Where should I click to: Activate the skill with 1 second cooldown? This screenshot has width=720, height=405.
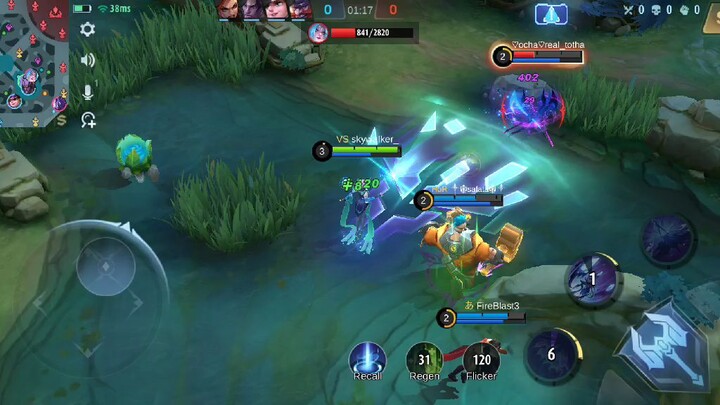[592, 279]
